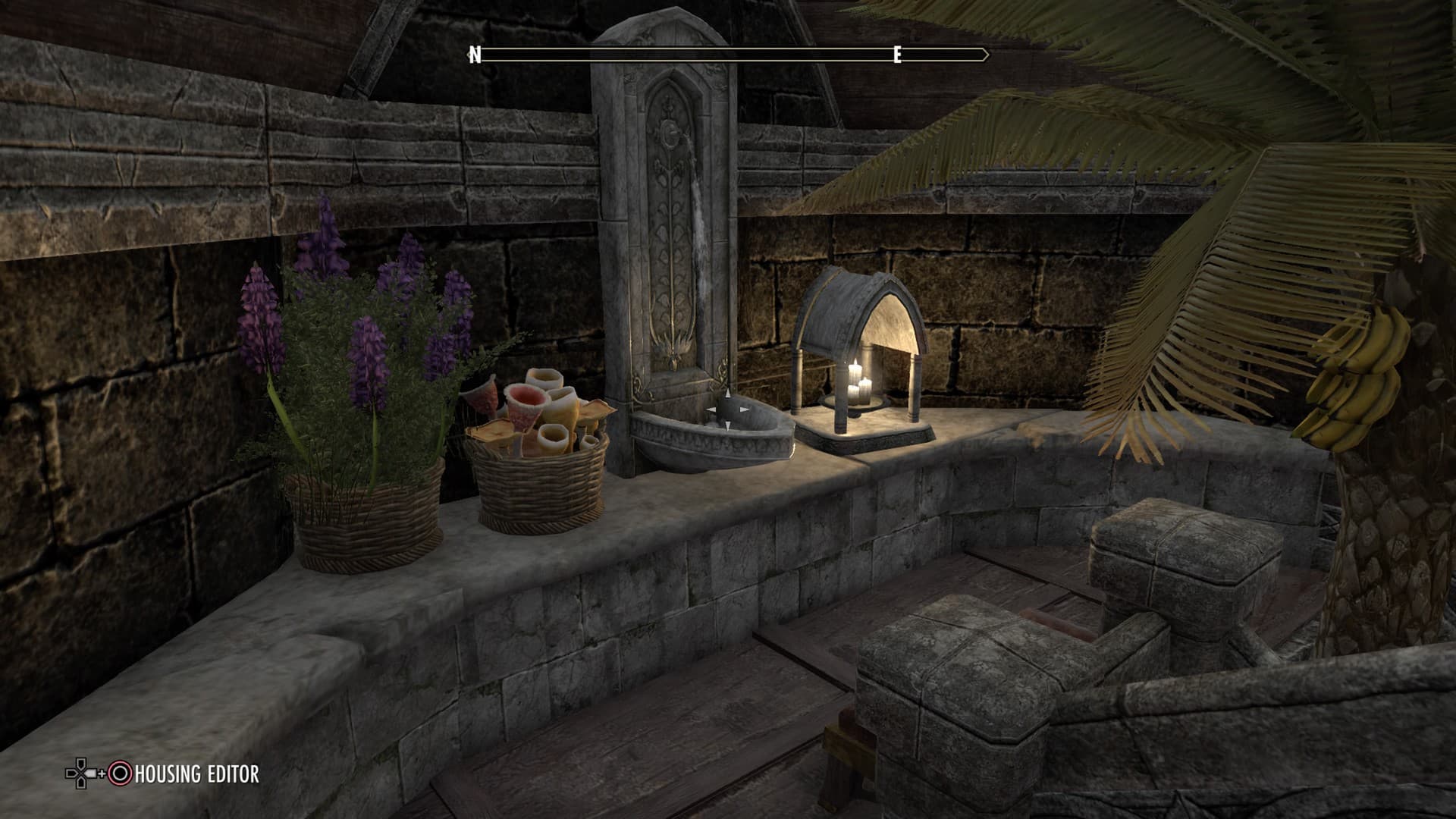Click the crosshair reticle at screen center
The image size is (1456, 819).
(x=728, y=409)
